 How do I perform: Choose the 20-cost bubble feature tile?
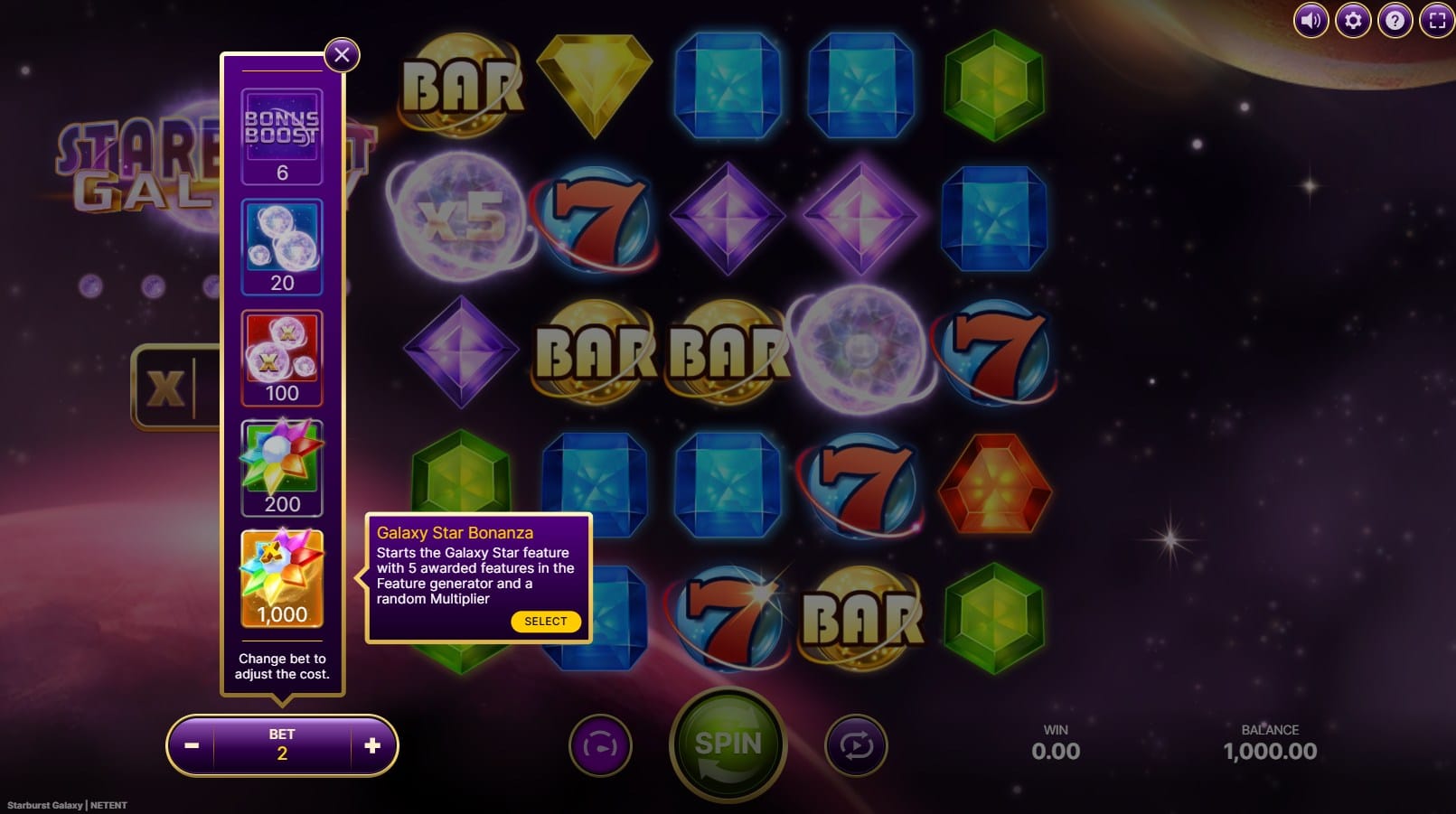282,247
